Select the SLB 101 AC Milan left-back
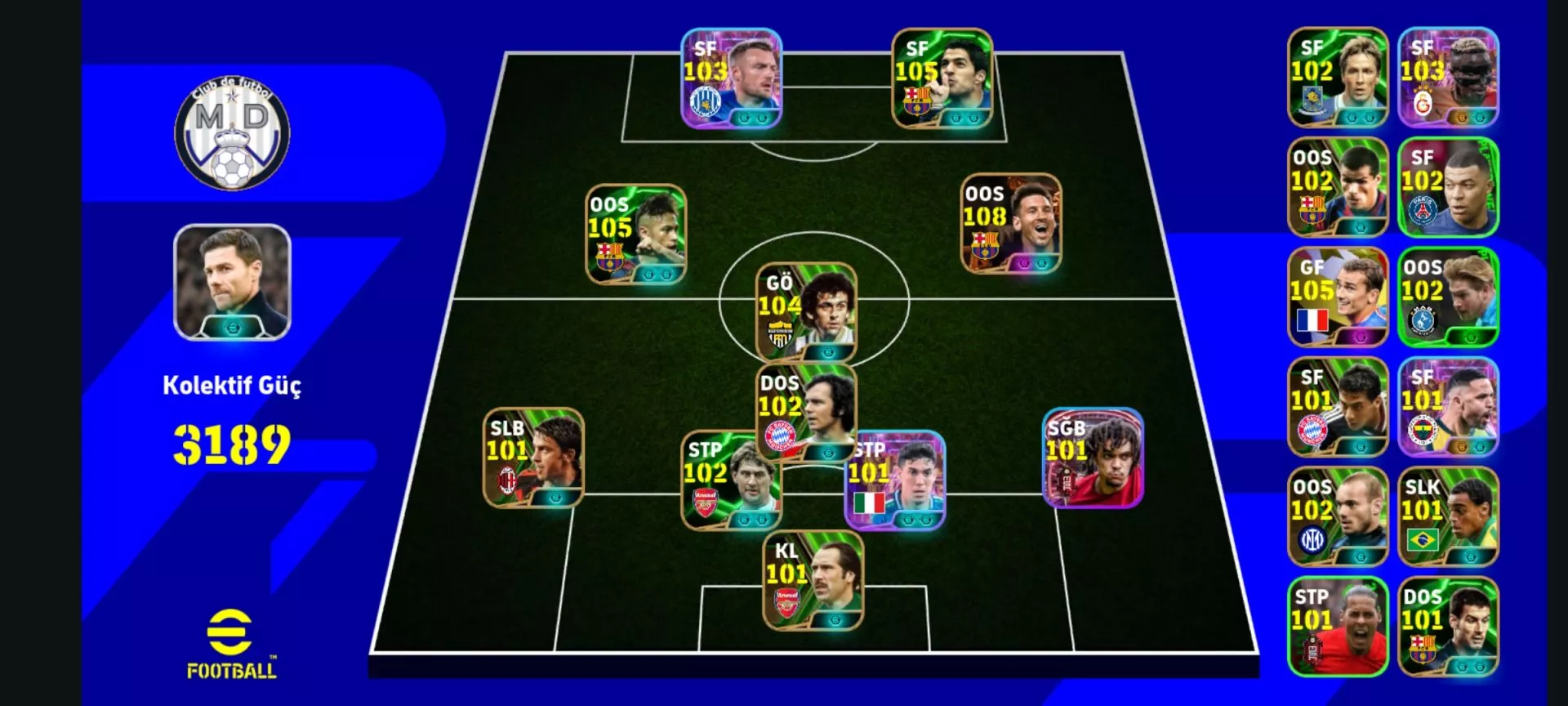 coord(533,458)
